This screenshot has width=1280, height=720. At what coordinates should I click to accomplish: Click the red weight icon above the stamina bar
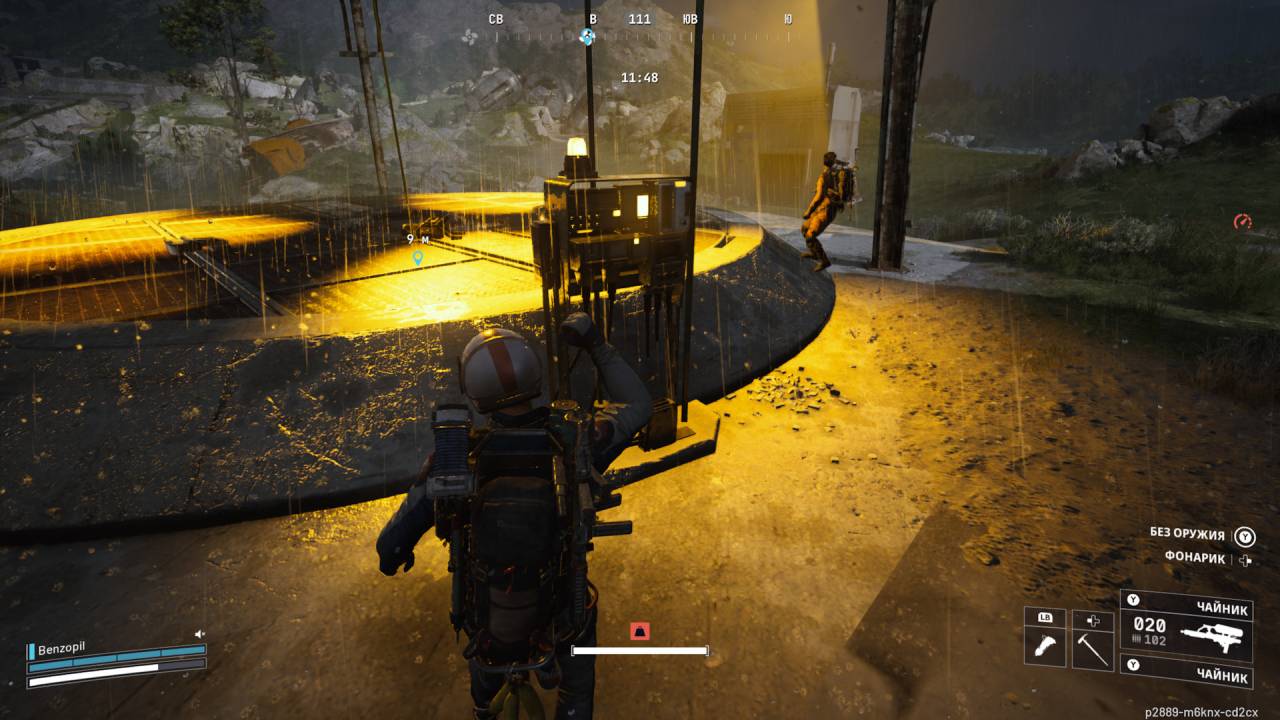[x=640, y=631]
